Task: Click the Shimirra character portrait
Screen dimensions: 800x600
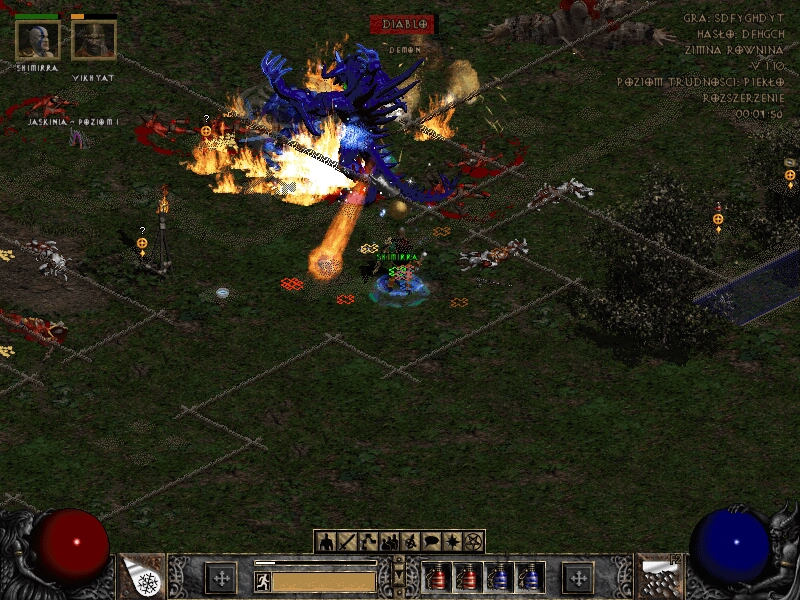Action: click(38, 40)
